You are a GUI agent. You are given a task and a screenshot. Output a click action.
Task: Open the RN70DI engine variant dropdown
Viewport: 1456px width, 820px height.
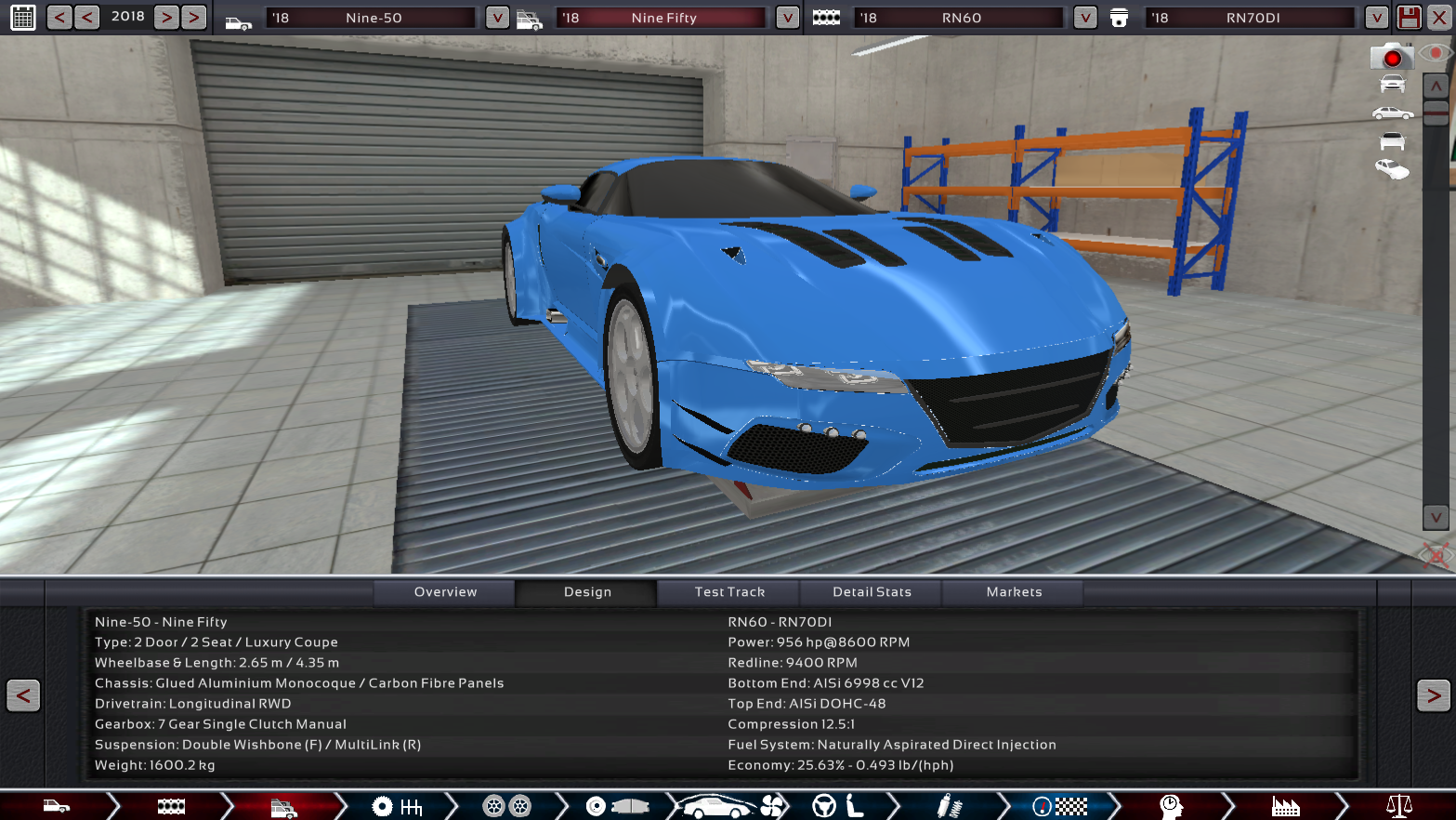(x=1376, y=18)
